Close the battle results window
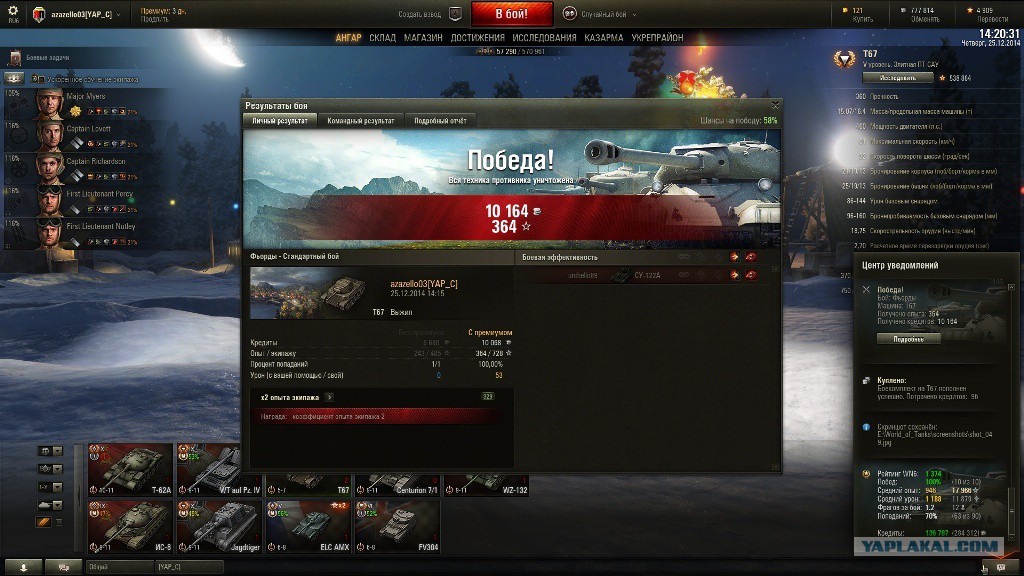Screen dimensions: 1024x576 point(775,104)
